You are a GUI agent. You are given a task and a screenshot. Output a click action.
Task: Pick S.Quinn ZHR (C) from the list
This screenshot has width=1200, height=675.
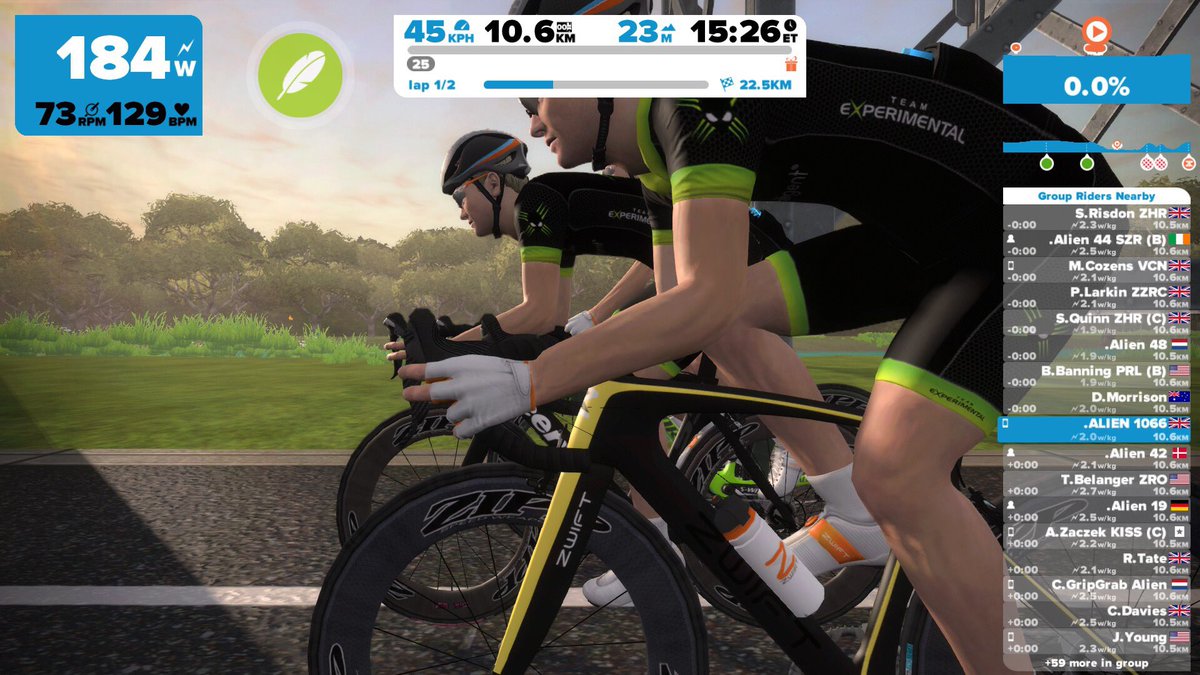click(1096, 323)
